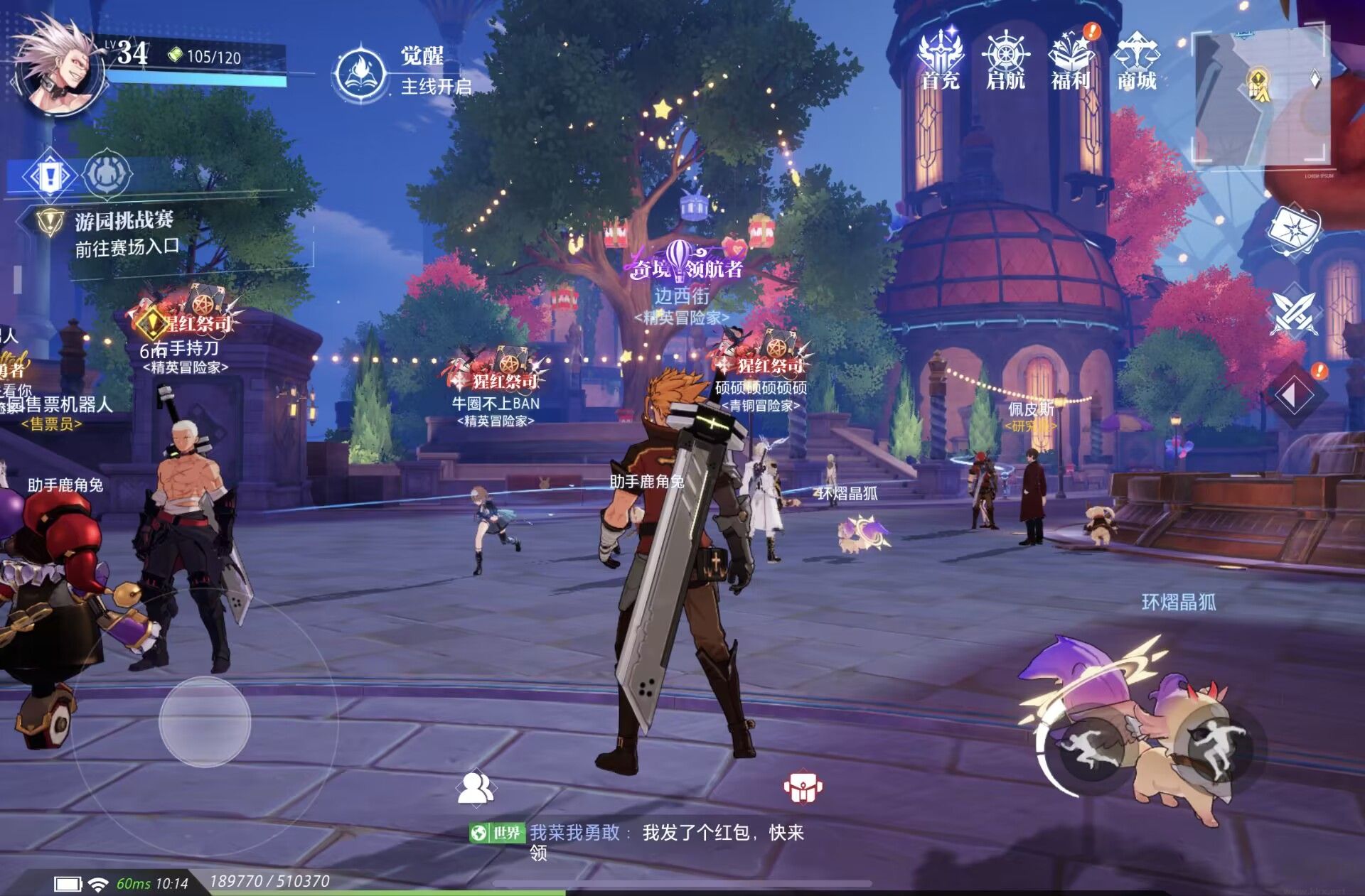Open the 首充 first recharge menu
The image size is (1365, 896).
pyautogui.click(x=940, y=60)
